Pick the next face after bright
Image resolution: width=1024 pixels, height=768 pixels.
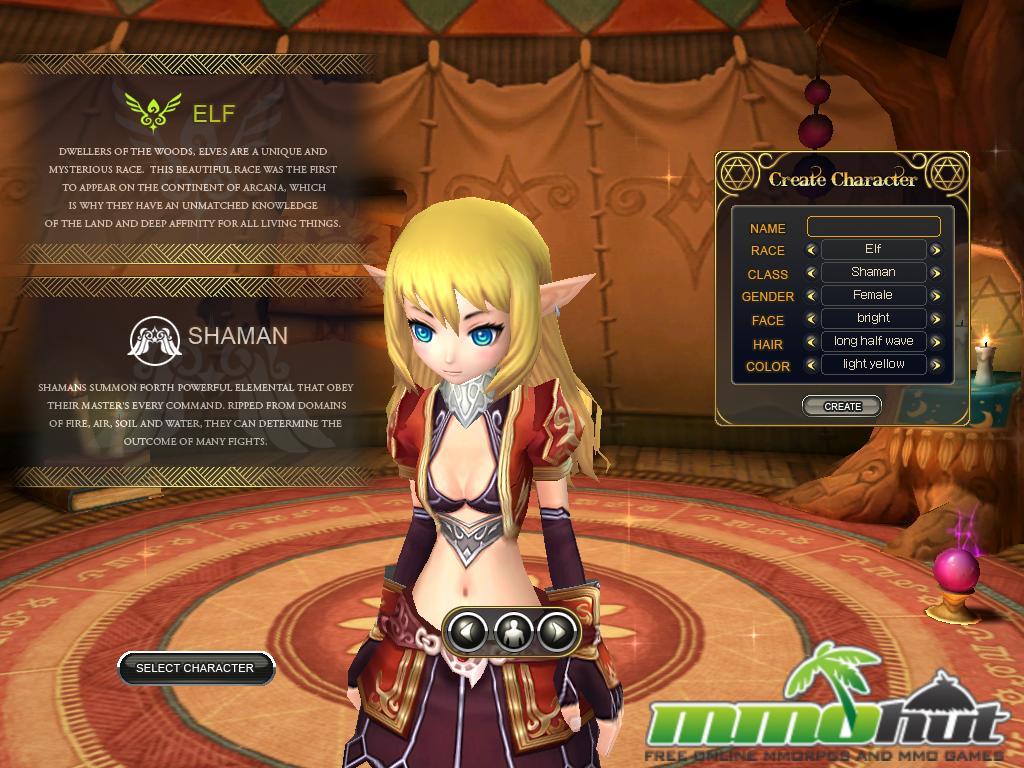pos(936,319)
